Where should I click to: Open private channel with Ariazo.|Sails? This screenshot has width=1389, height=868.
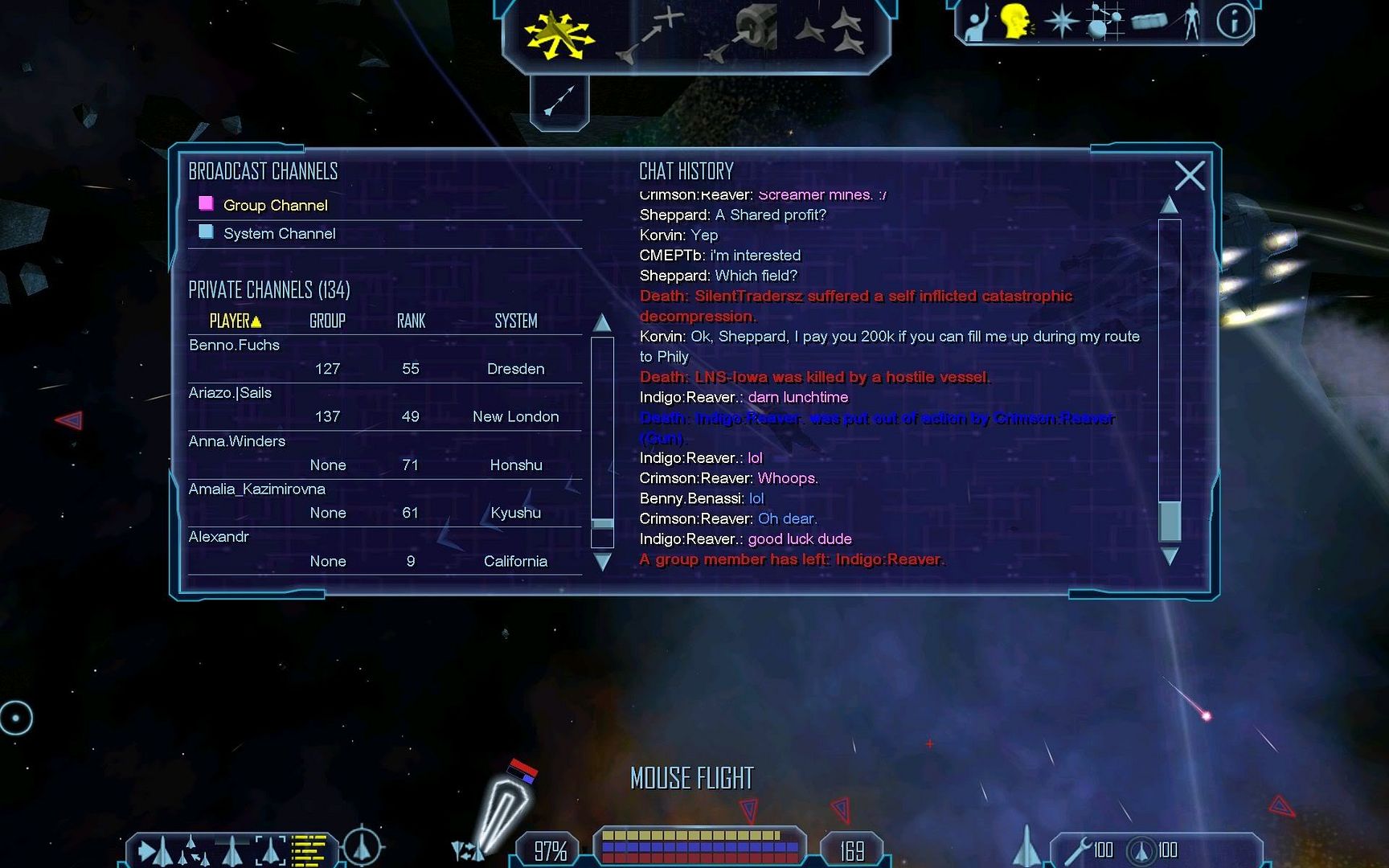pos(231,393)
